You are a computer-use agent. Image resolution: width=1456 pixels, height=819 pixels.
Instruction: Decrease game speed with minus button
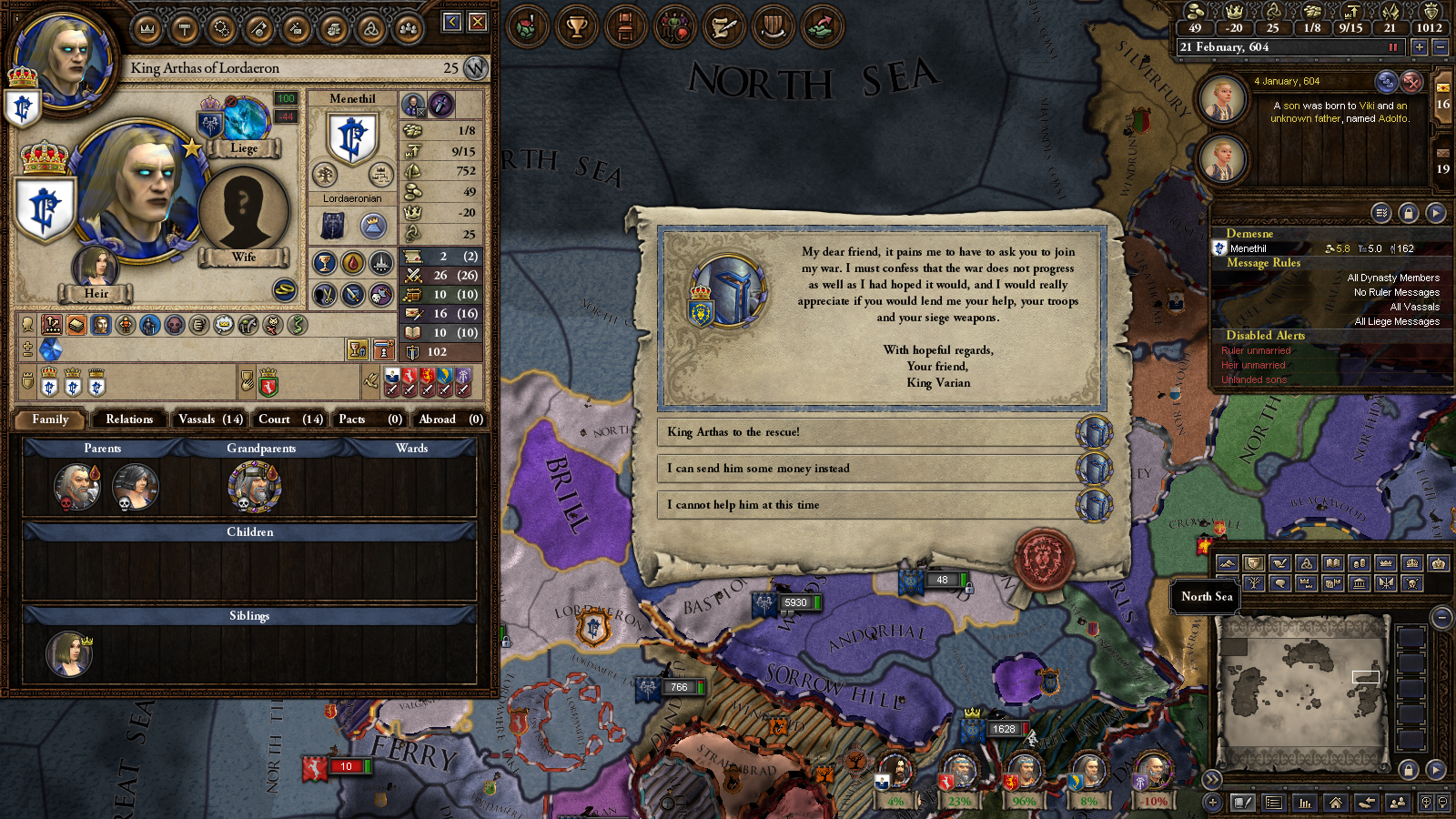pyautogui.click(x=1440, y=47)
